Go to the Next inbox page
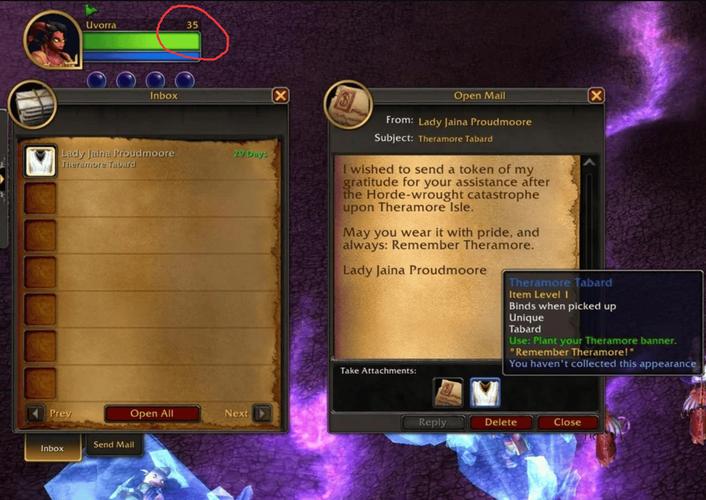 262,414
